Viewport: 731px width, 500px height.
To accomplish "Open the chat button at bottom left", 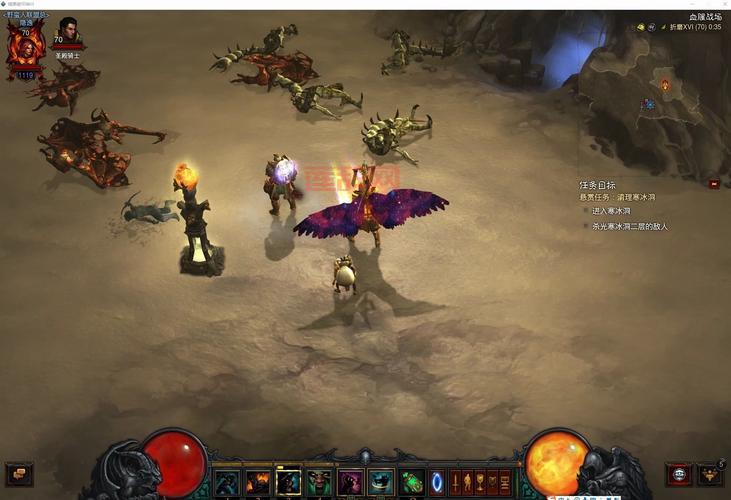I will tap(19, 472).
